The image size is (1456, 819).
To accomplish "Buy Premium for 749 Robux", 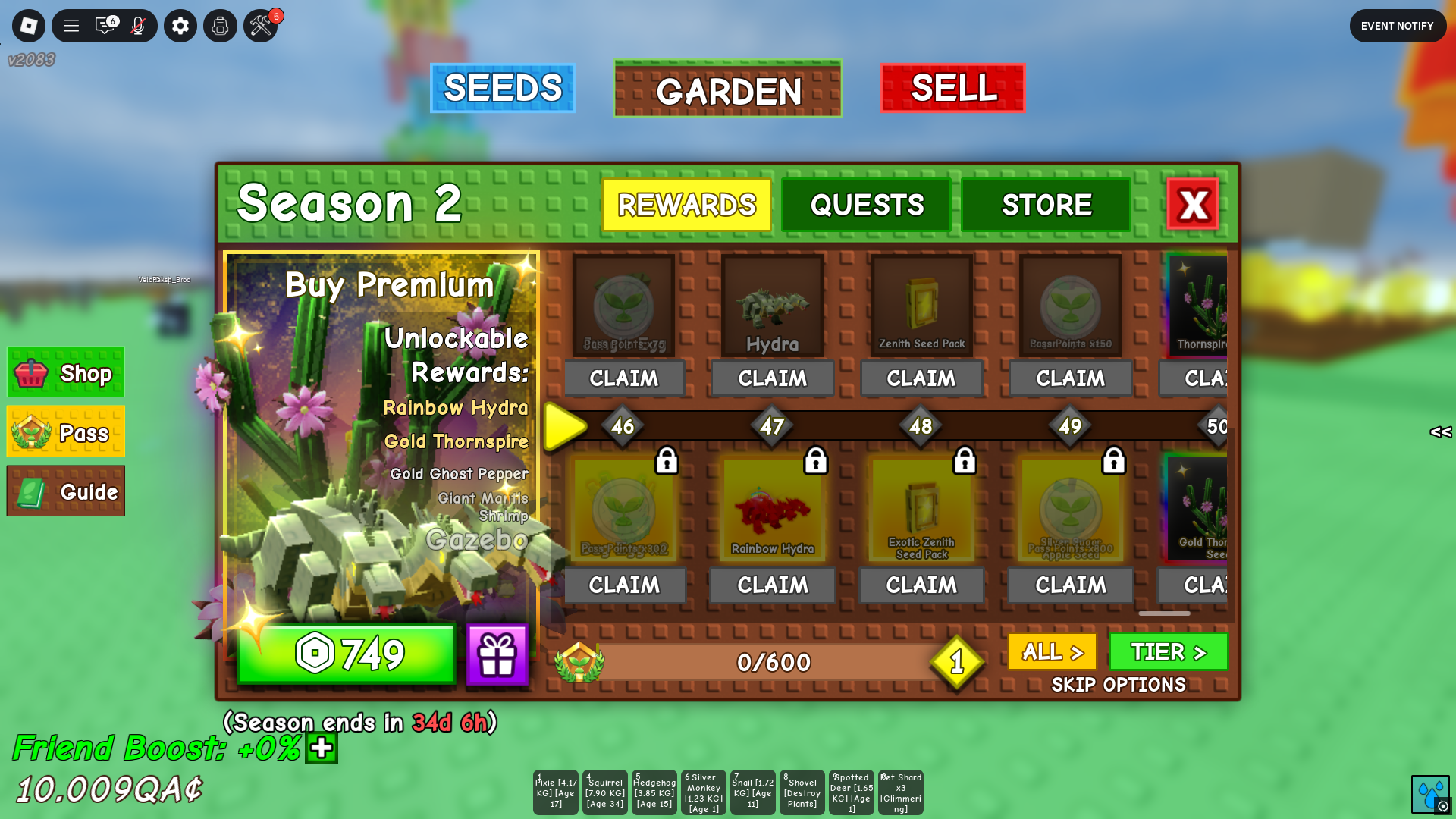I will pyautogui.click(x=347, y=653).
